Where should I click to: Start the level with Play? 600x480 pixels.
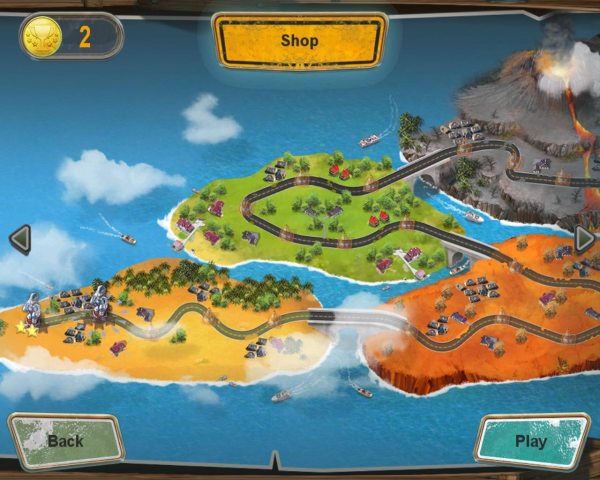pos(531,440)
